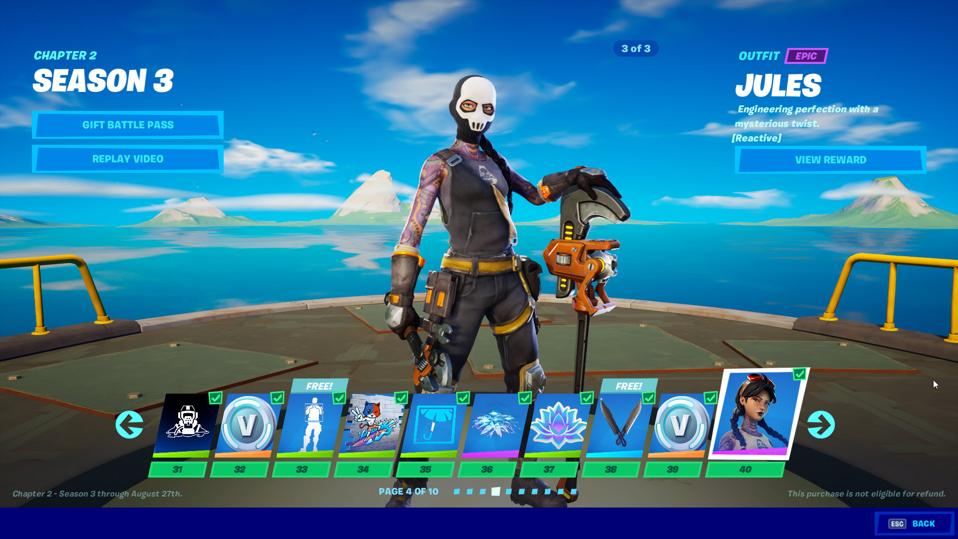Pick the tier 35 umbrella reward
Viewport: 958px width, 539px height.
(x=433, y=426)
